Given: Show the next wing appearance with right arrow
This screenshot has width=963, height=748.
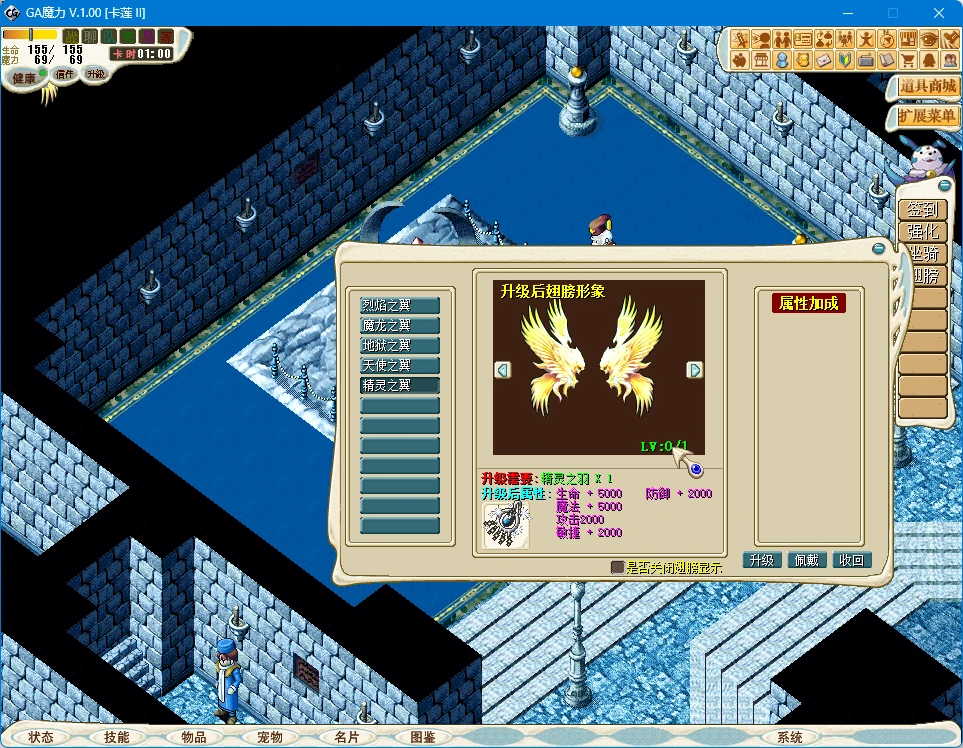Looking at the screenshot, I should (x=694, y=370).
